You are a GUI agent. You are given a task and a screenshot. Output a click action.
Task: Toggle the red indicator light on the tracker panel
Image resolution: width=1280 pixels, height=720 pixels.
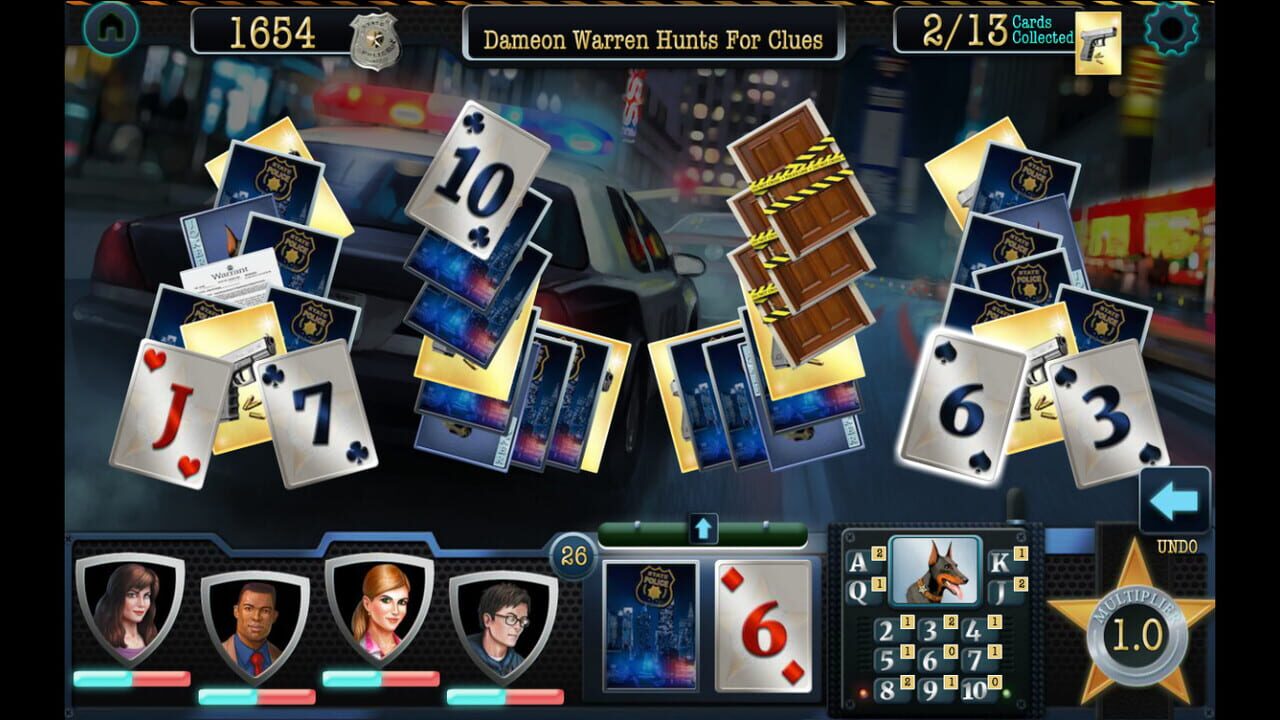tap(864, 693)
